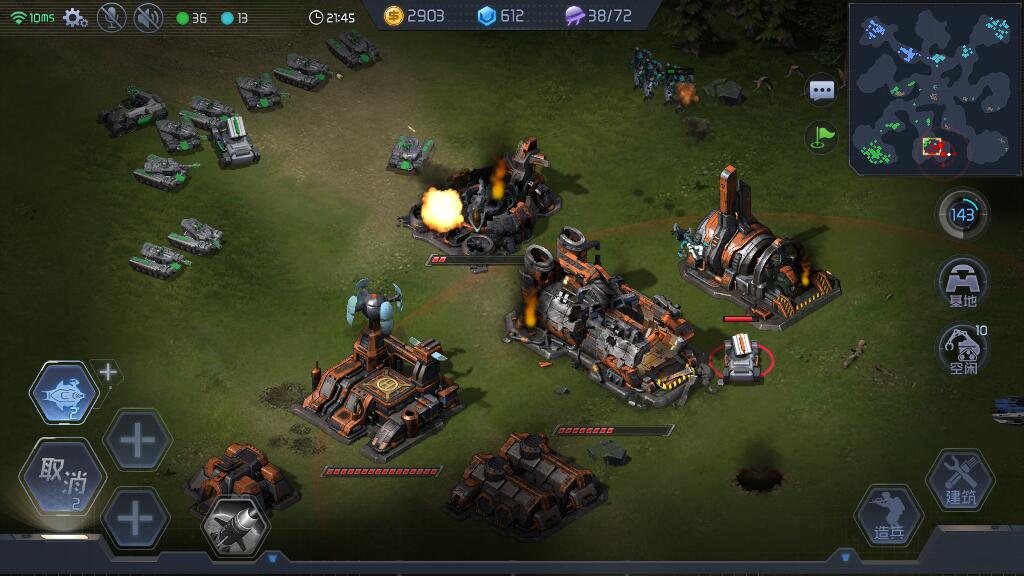Toggle the muted speaker icon

(x=148, y=17)
